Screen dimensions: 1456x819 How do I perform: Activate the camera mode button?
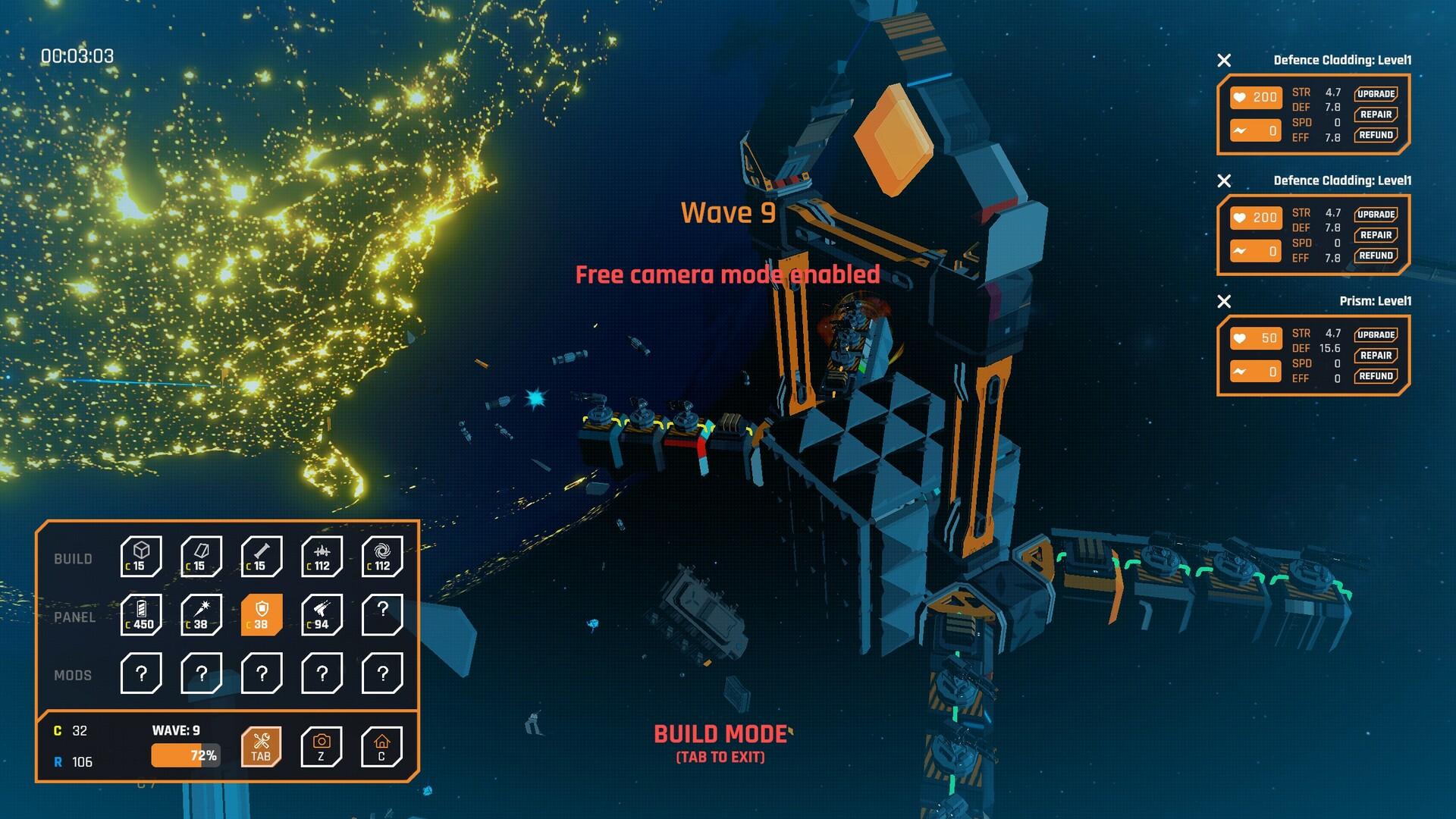322,747
